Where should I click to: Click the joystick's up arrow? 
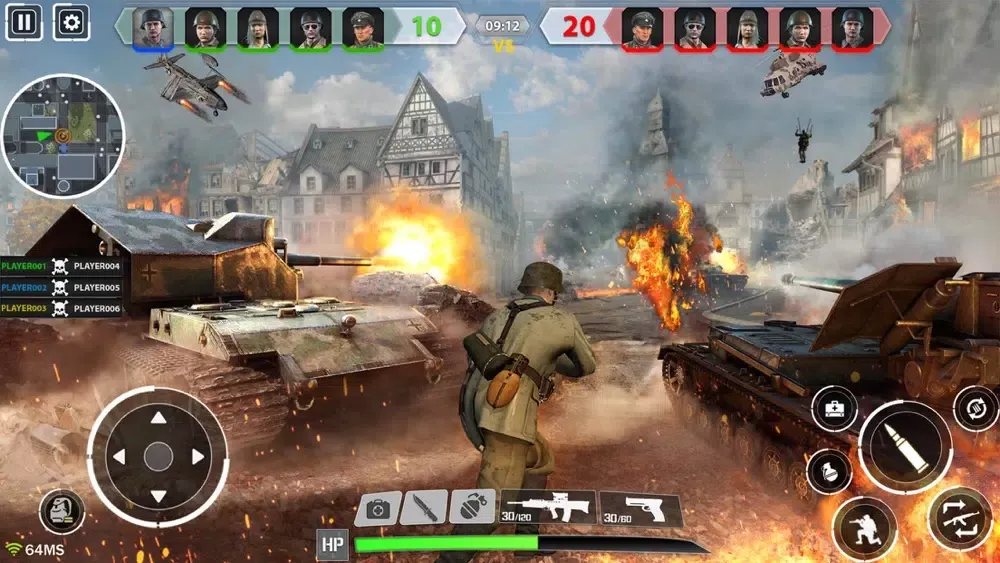point(158,419)
